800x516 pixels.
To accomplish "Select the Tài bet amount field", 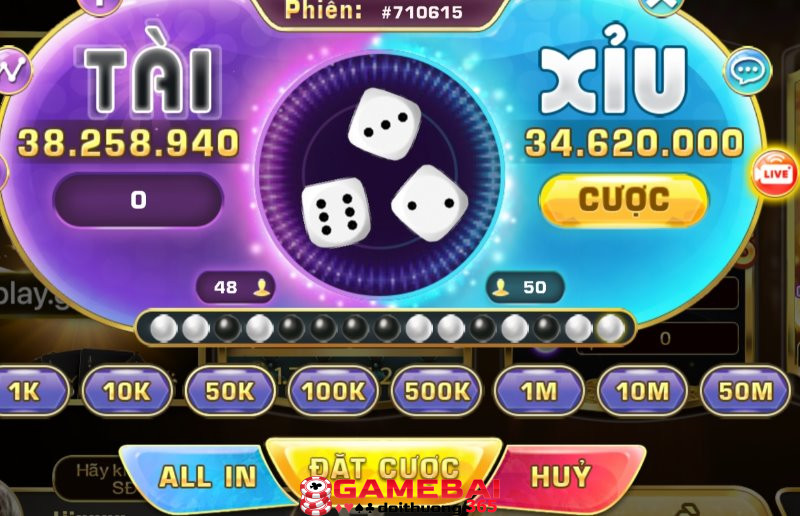I will click(x=138, y=200).
